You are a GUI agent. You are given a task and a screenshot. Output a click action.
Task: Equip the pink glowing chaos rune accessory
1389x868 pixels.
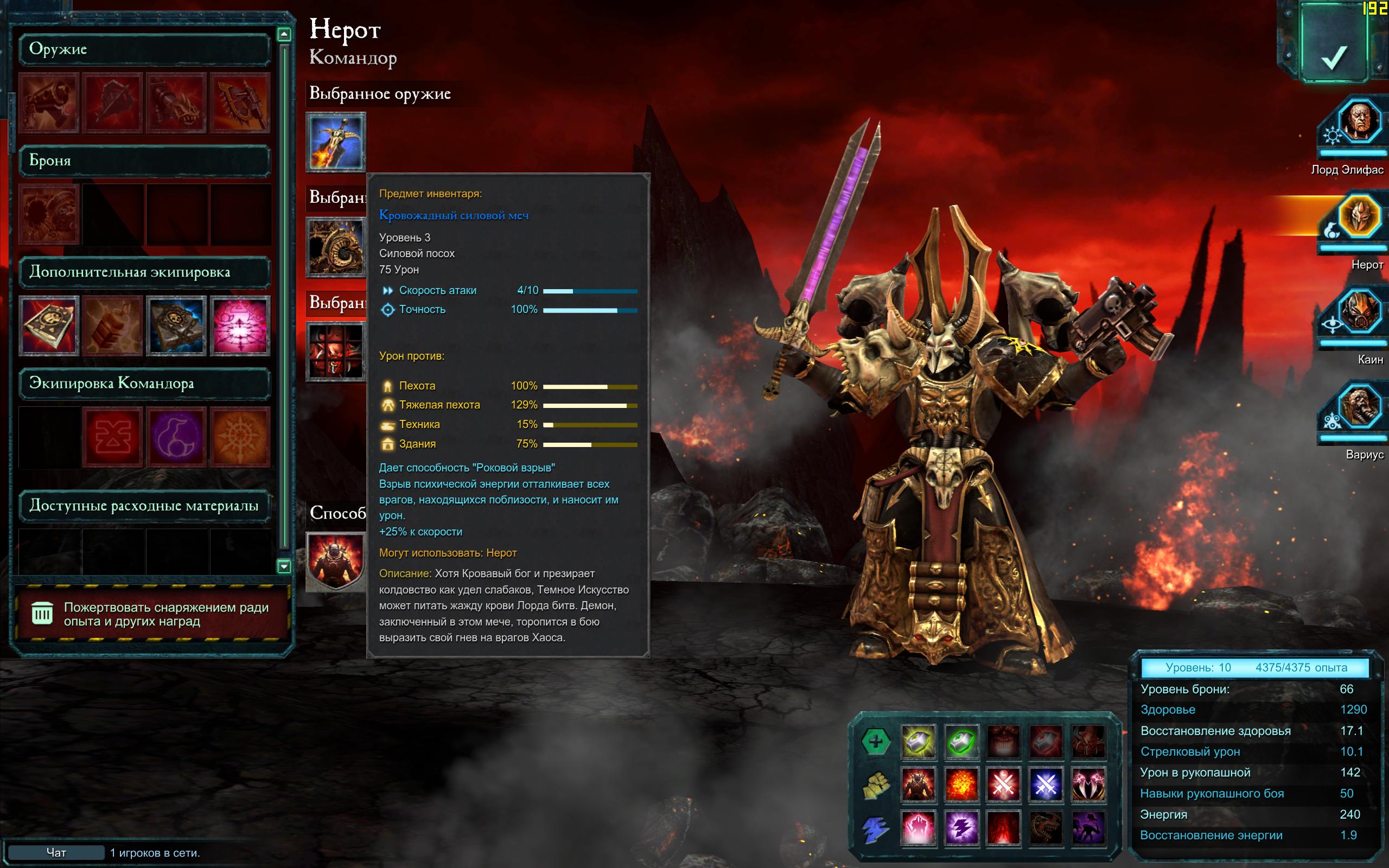coord(240,325)
